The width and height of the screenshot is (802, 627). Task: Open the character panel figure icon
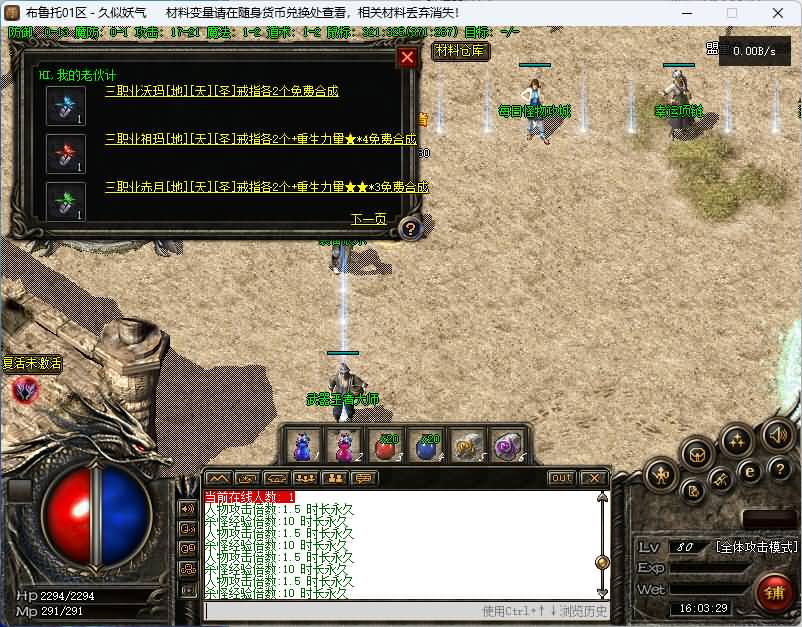(x=660, y=474)
